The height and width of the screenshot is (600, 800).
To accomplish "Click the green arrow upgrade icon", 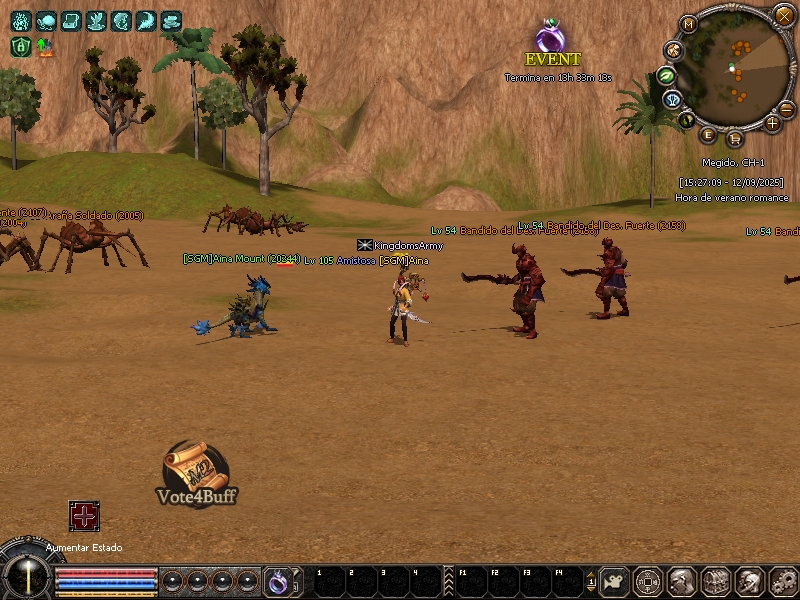I will tap(45, 46).
